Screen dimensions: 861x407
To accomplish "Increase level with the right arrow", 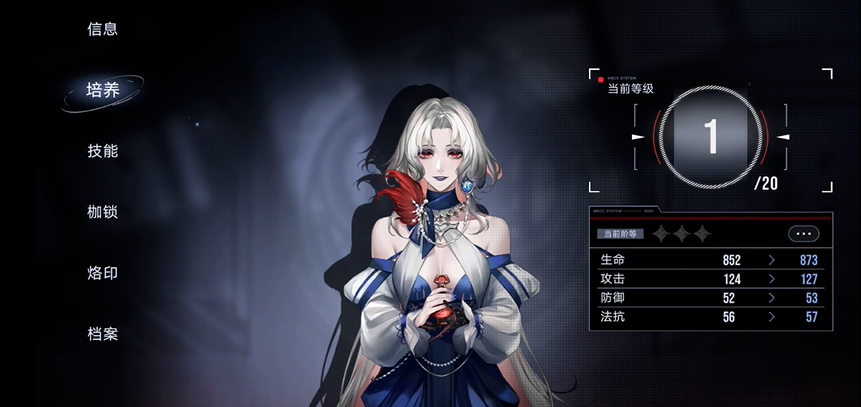I will tap(784, 136).
